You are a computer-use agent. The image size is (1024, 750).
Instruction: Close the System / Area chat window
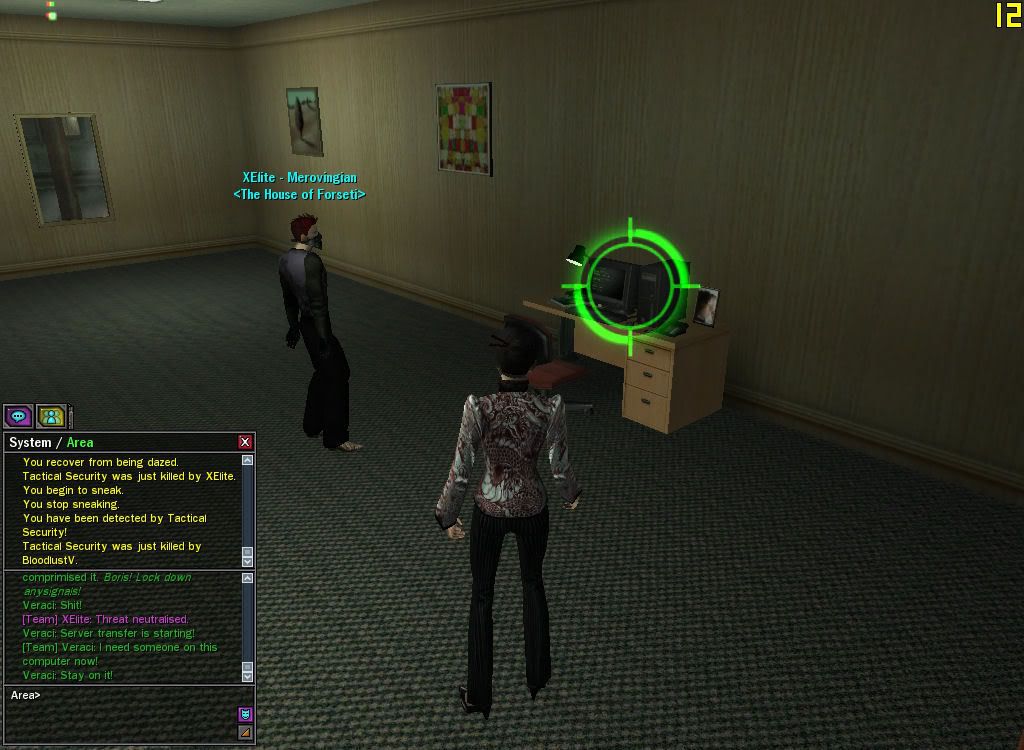245,442
